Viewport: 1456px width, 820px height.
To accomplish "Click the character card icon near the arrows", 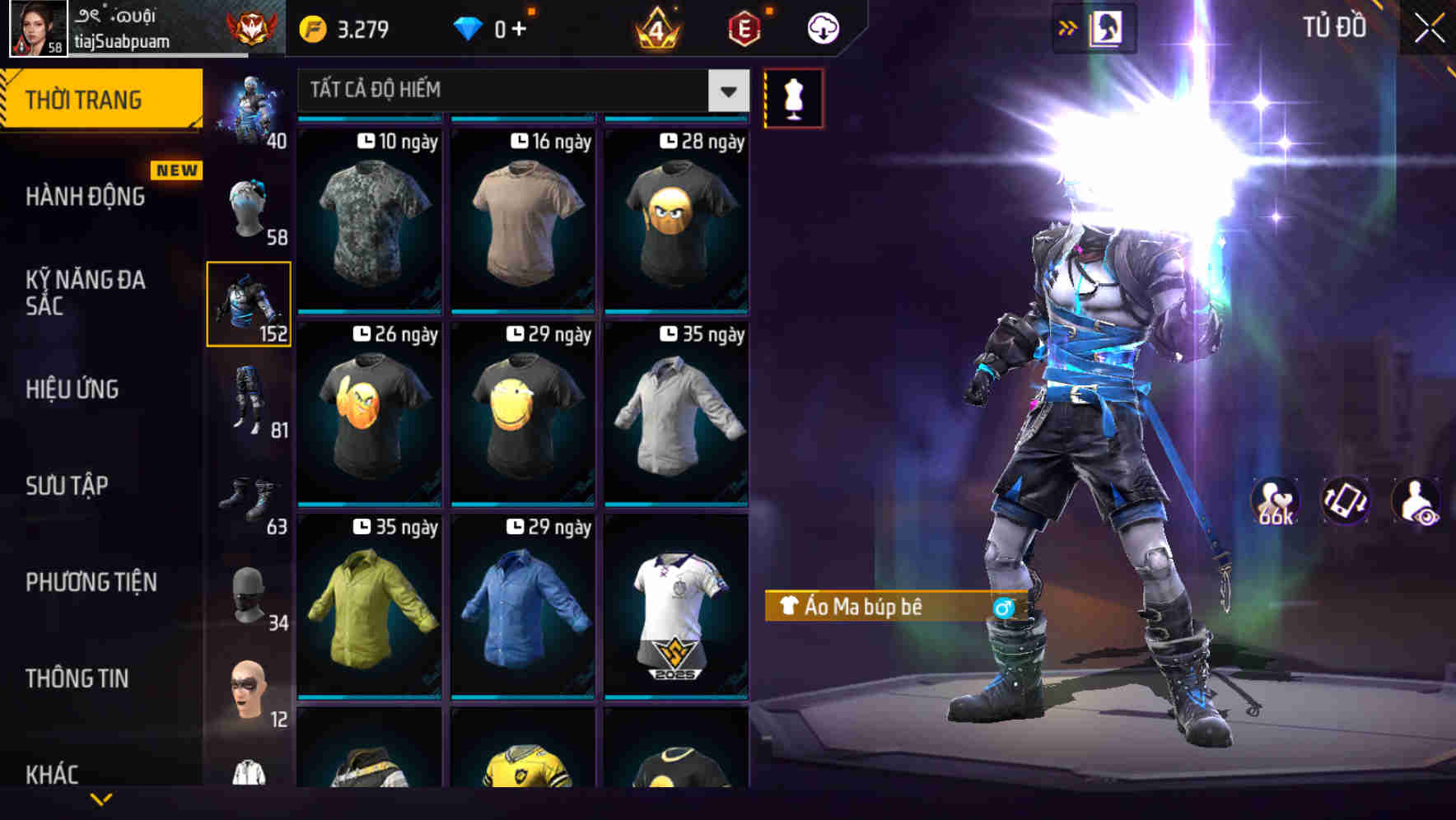I will pos(1108,27).
